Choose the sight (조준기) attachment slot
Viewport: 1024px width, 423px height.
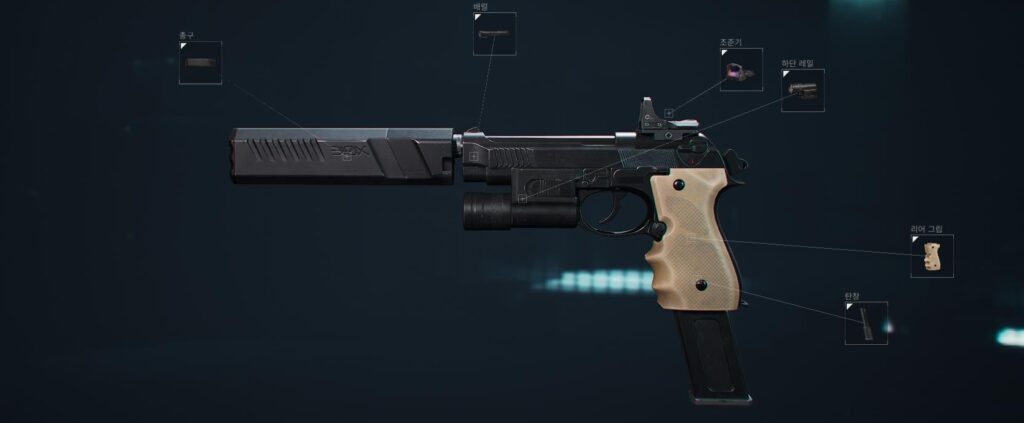point(741,70)
